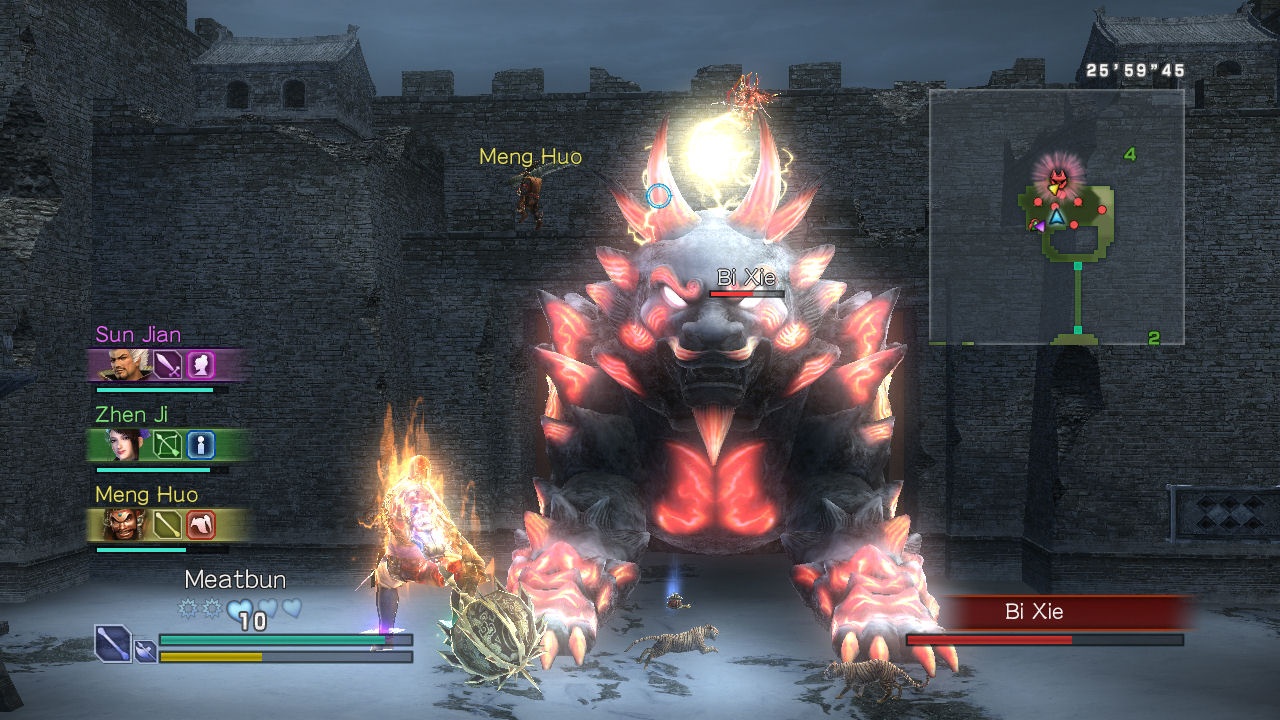
Task: Click Sun Jian's purple sword weapon icon
Action: coord(167,365)
